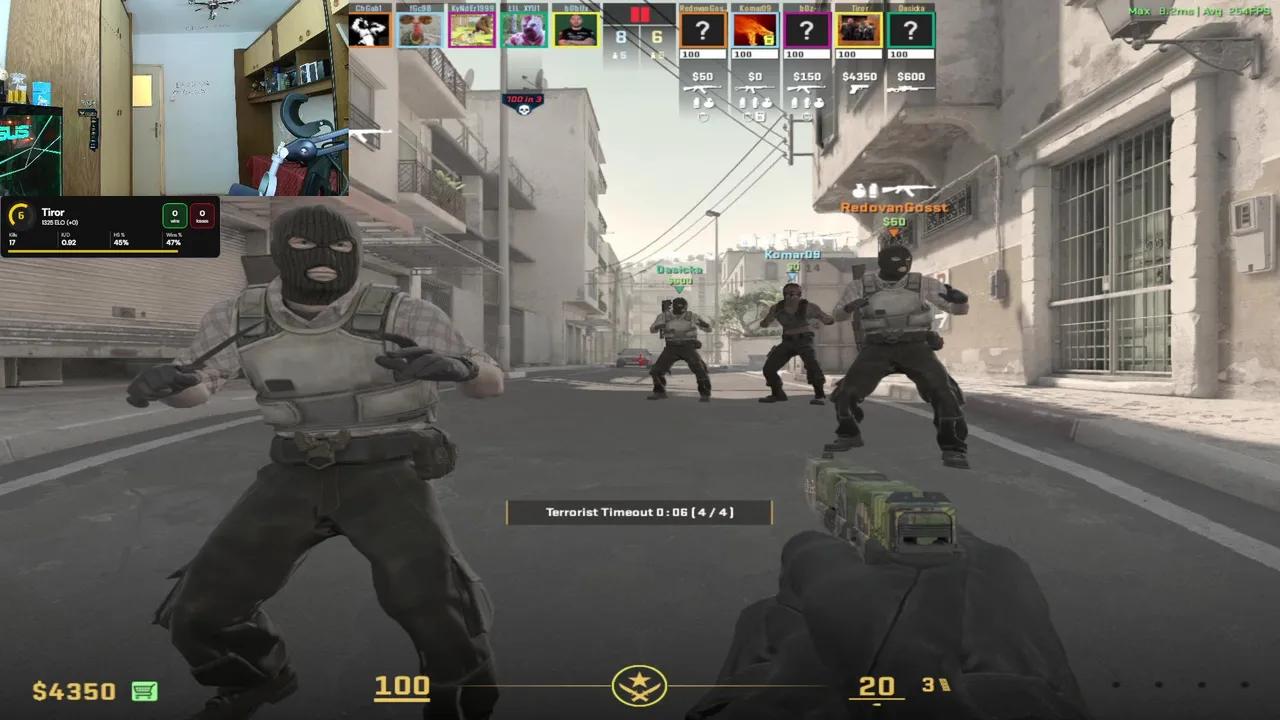Screen dimensions: 1280x720
Task: Click the pause icon atop the scoreboard
Action: (x=642, y=12)
